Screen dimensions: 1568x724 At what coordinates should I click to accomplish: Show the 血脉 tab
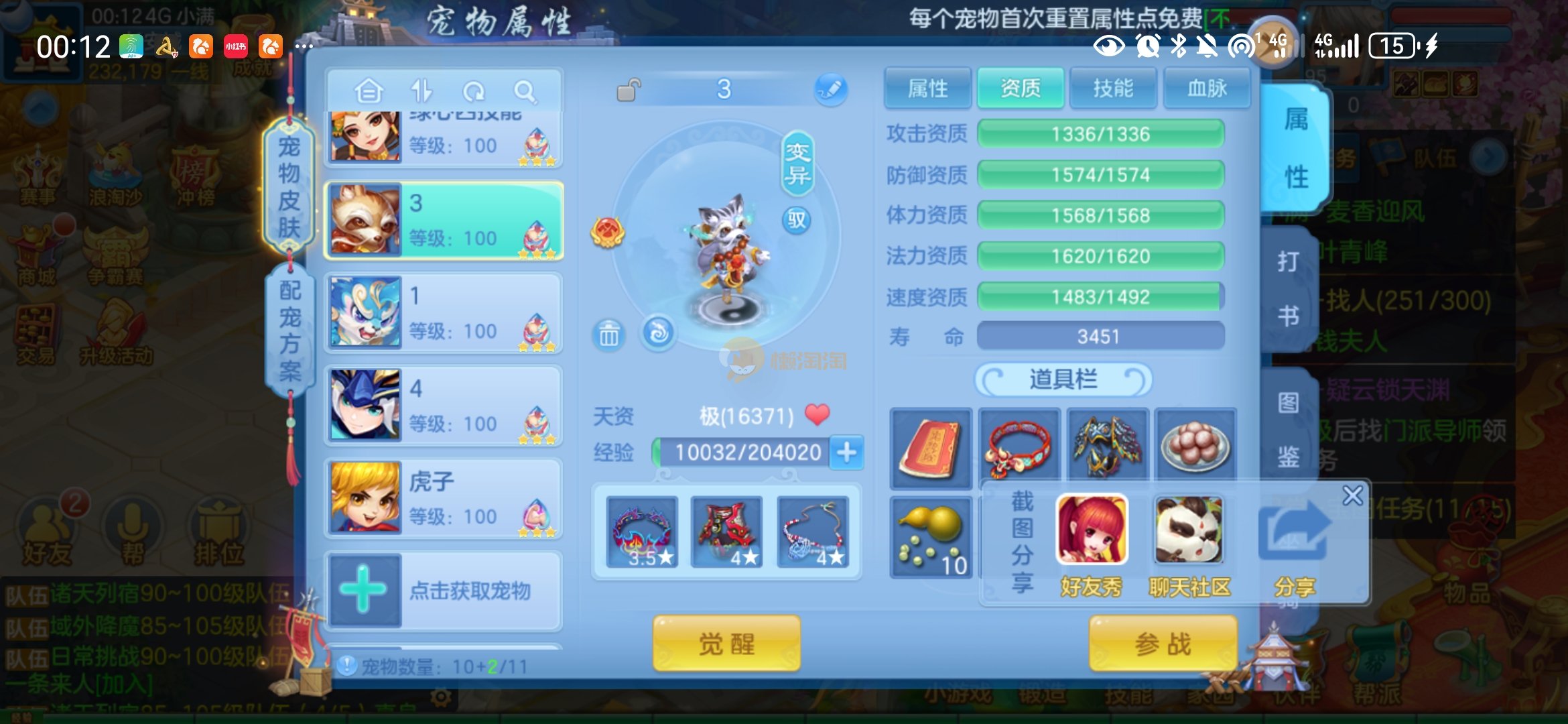[1207, 88]
